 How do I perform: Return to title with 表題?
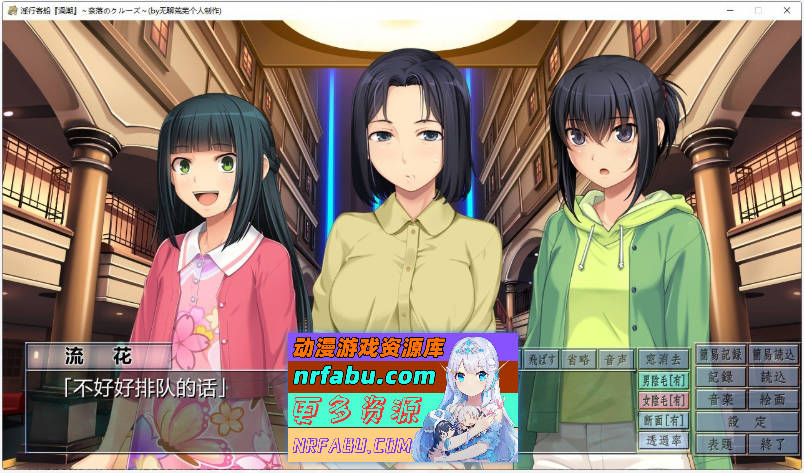721,443
